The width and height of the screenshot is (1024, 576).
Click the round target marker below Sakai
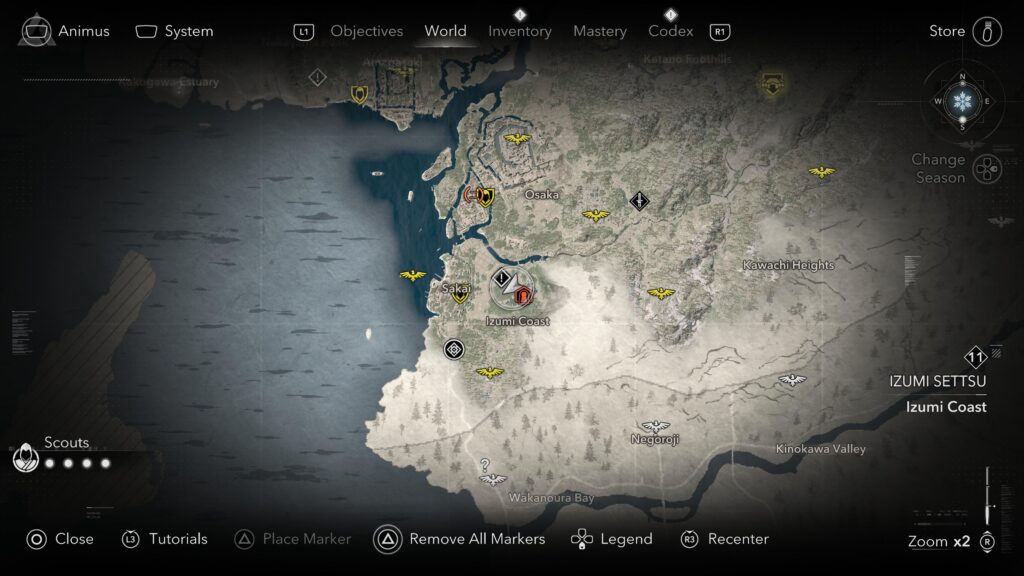click(455, 349)
